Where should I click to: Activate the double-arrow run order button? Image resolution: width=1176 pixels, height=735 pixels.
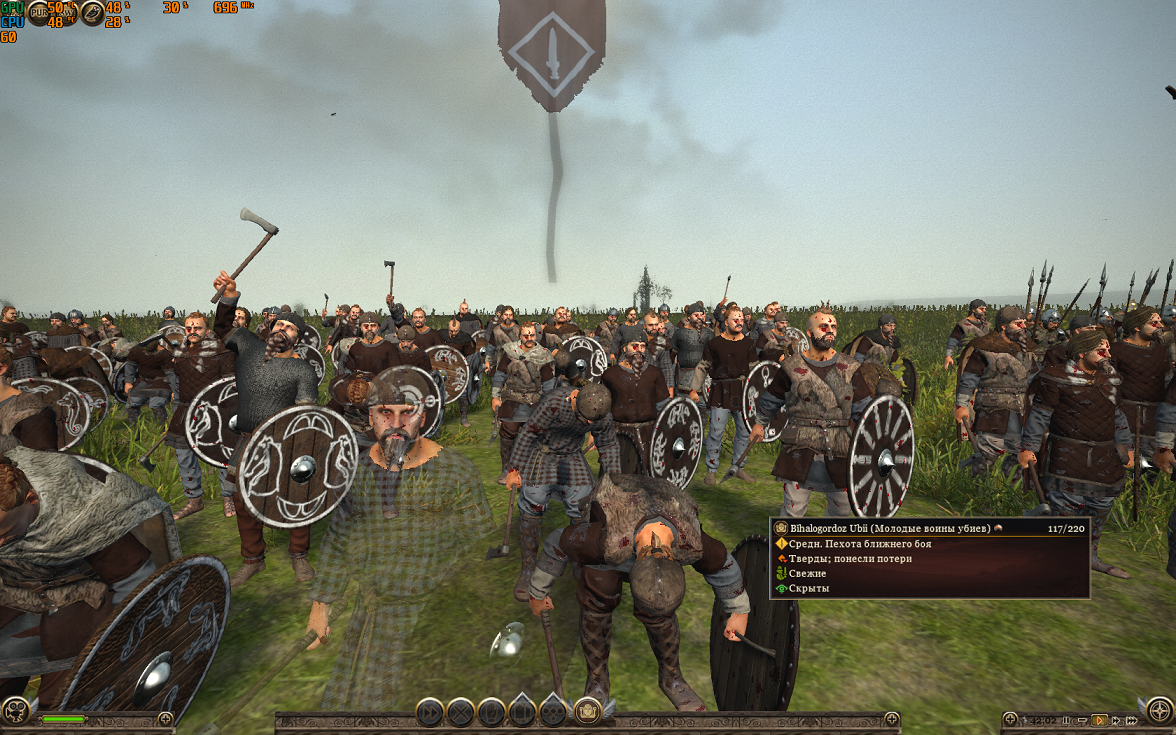[429, 712]
